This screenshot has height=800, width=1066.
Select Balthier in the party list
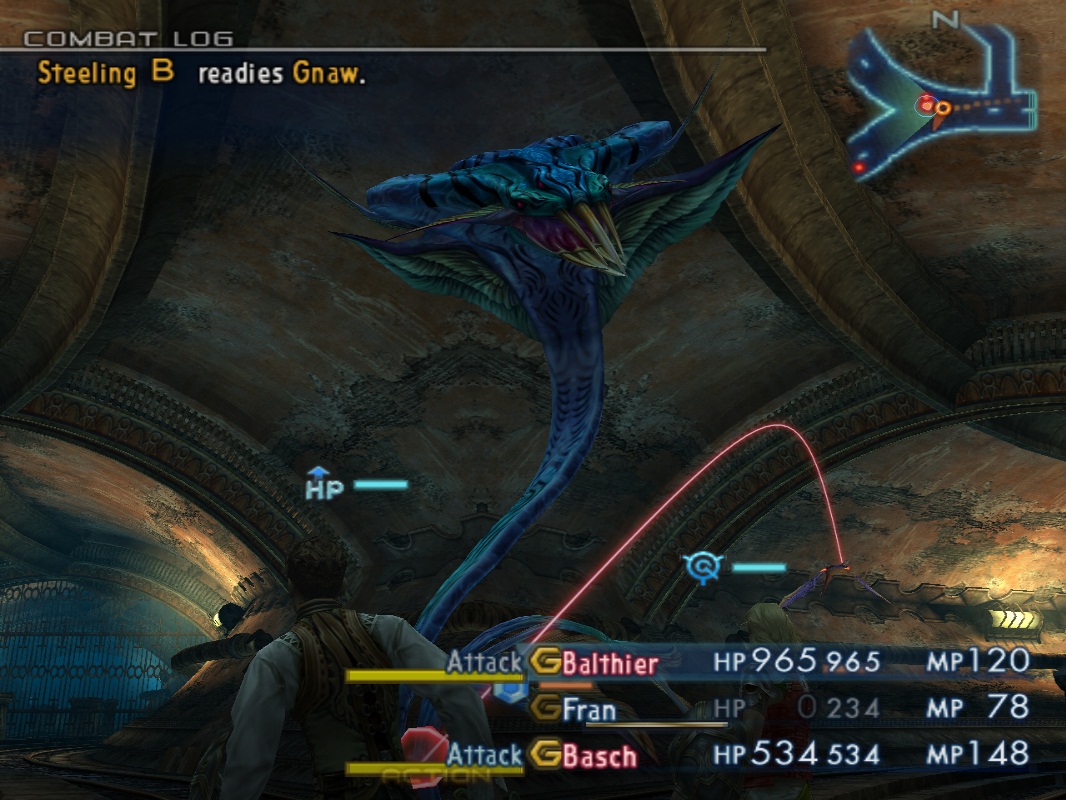tap(610, 663)
